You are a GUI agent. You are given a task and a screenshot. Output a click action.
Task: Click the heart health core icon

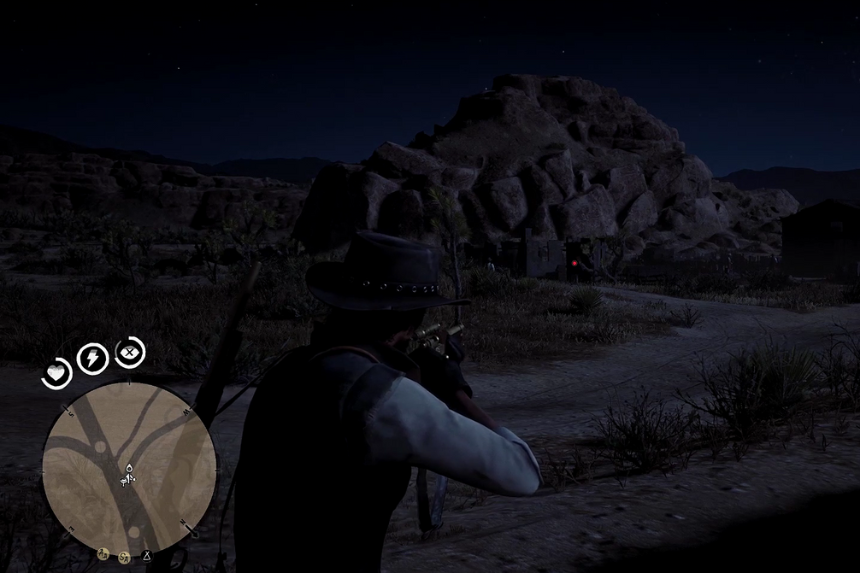pos(57,374)
